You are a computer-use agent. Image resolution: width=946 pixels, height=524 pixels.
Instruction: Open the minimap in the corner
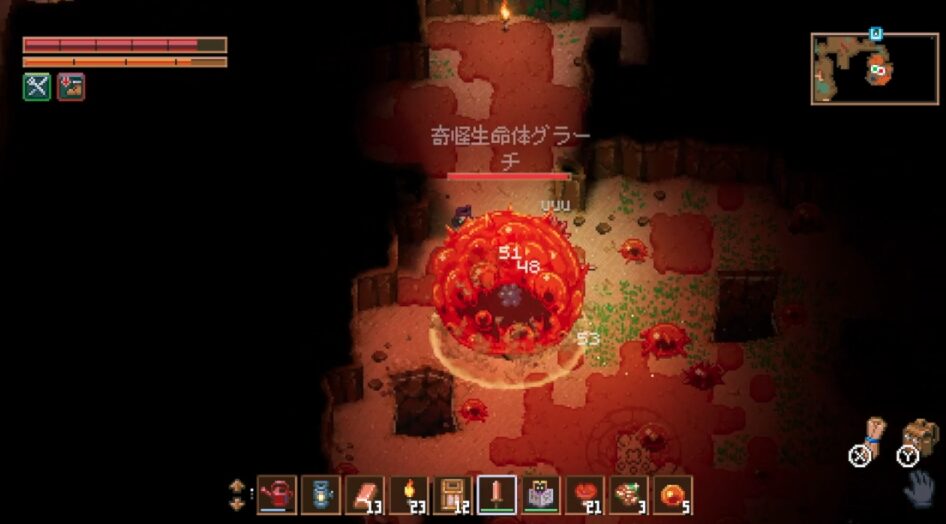[874, 69]
